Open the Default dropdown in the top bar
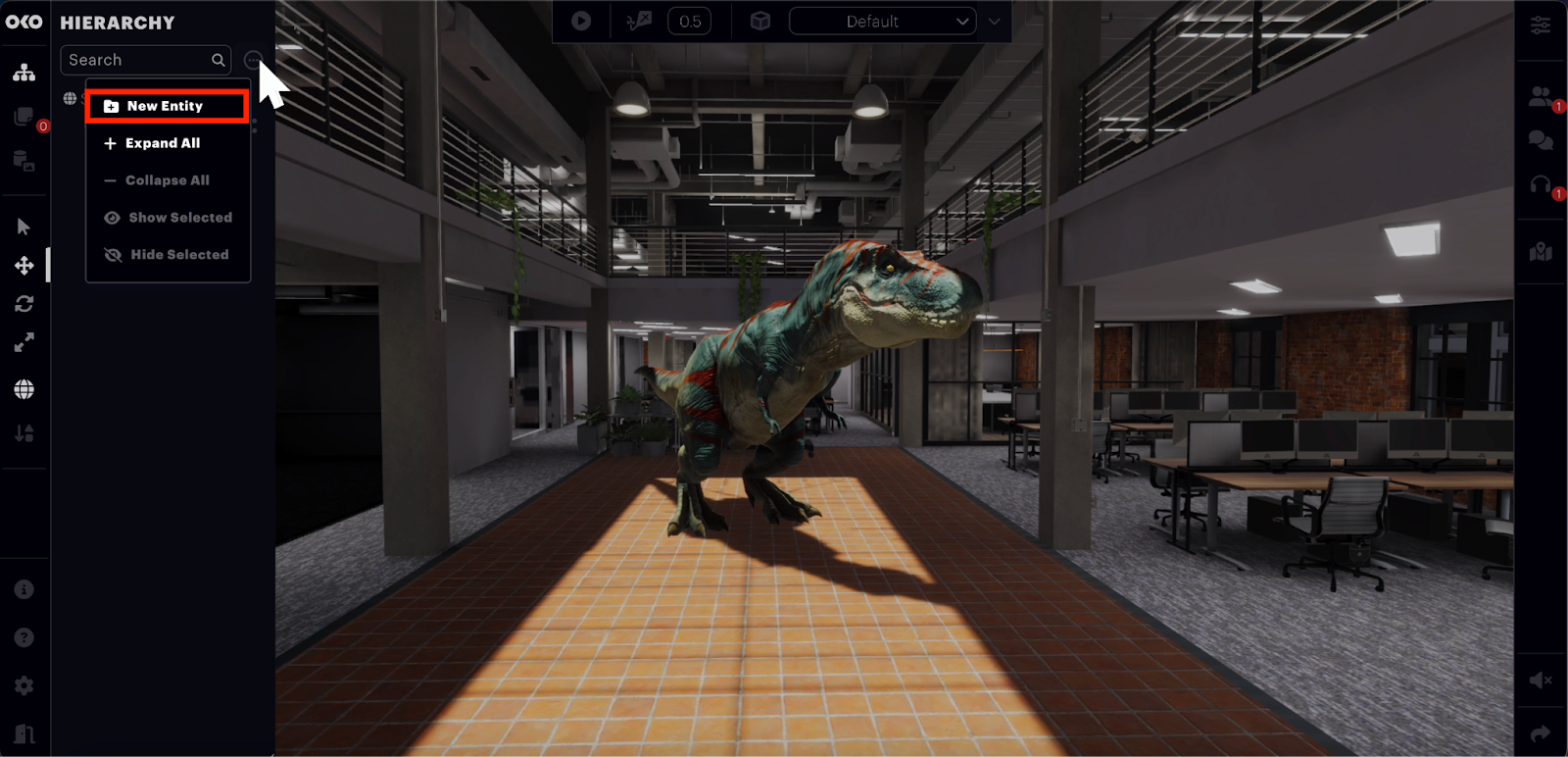This screenshot has height=757, width=1568. (882, 22)
